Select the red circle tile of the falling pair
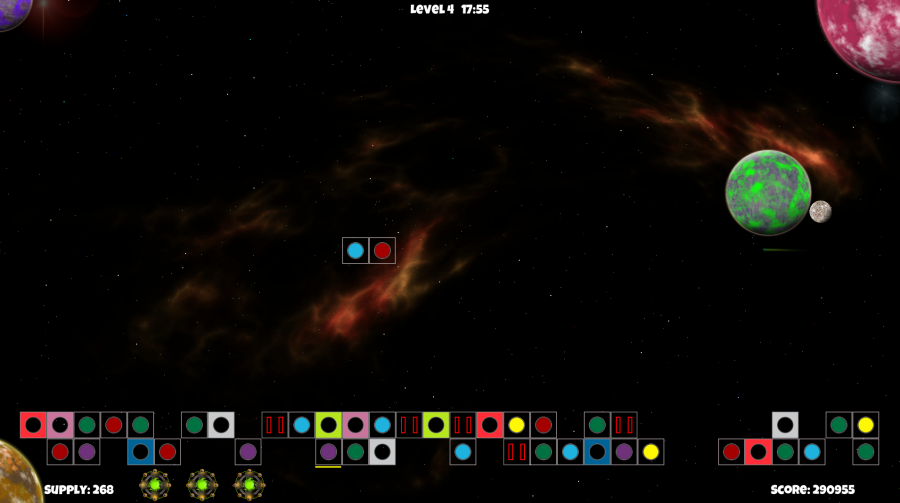900x503 pixels. (x=382, y=250)
